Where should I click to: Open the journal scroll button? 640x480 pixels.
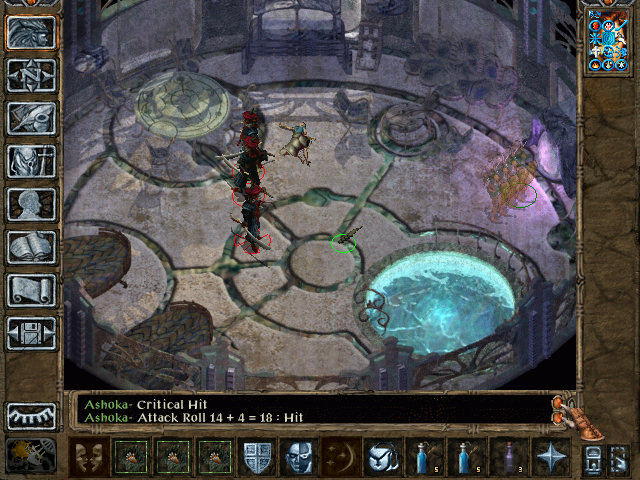(31, 290)
